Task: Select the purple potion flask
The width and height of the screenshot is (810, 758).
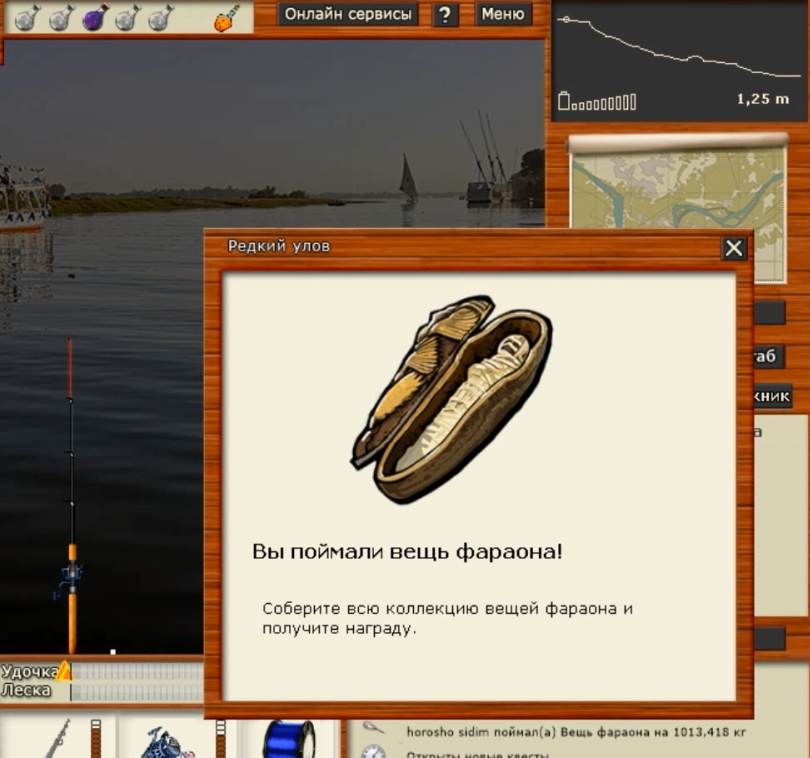Action: (95, 17)
